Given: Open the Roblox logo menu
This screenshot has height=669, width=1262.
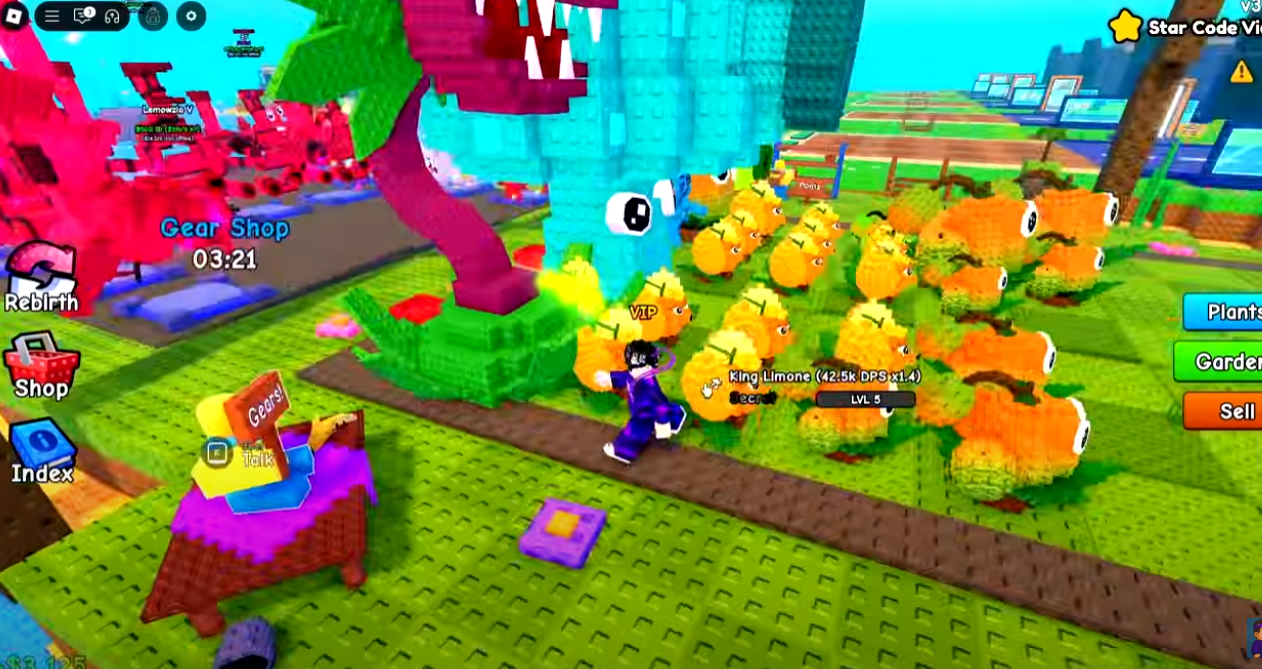Looking at the screenshot, I should (14, 16).
